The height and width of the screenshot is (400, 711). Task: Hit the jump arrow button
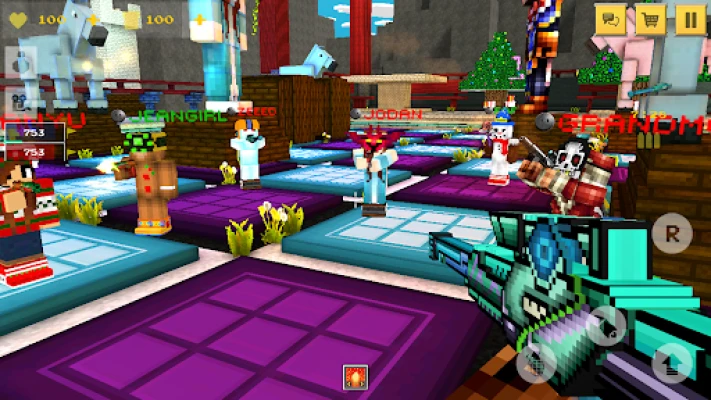(671, 363)
